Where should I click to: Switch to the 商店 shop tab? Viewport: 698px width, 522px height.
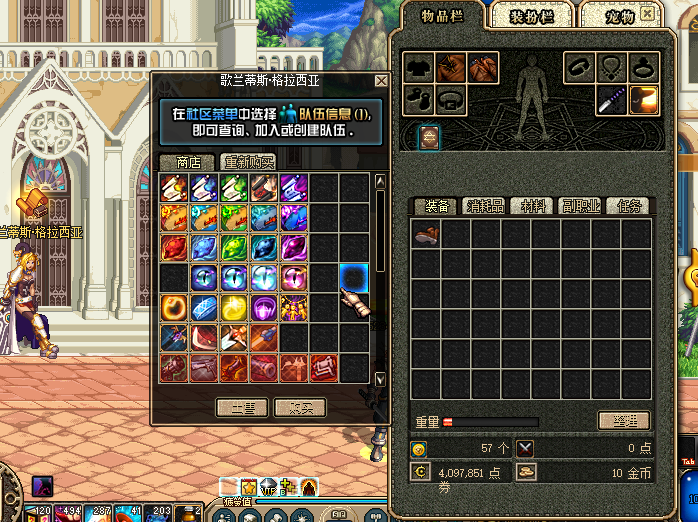[x=187, y=161]
